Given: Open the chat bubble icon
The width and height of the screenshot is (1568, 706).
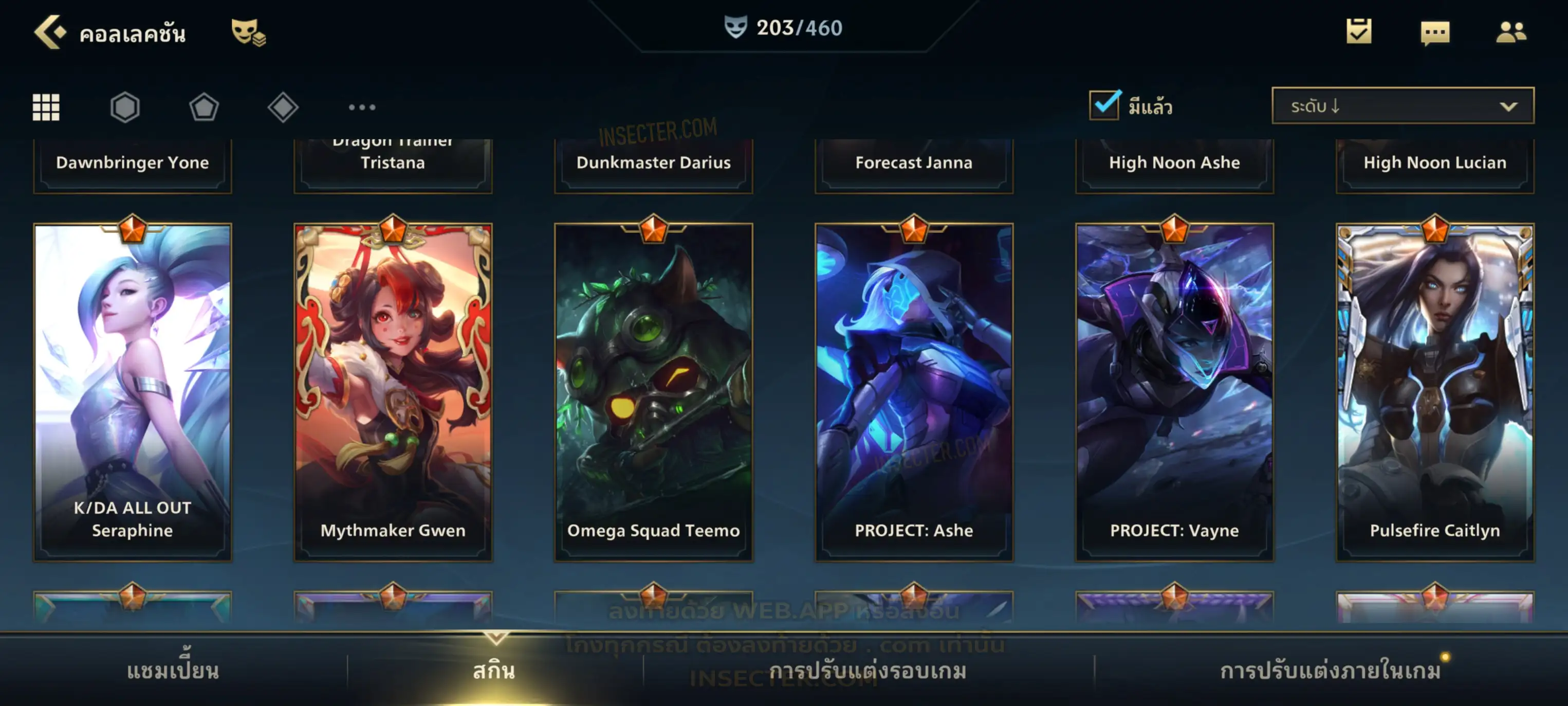Looking at the screenshot, I should click(x=1435, y=33).
